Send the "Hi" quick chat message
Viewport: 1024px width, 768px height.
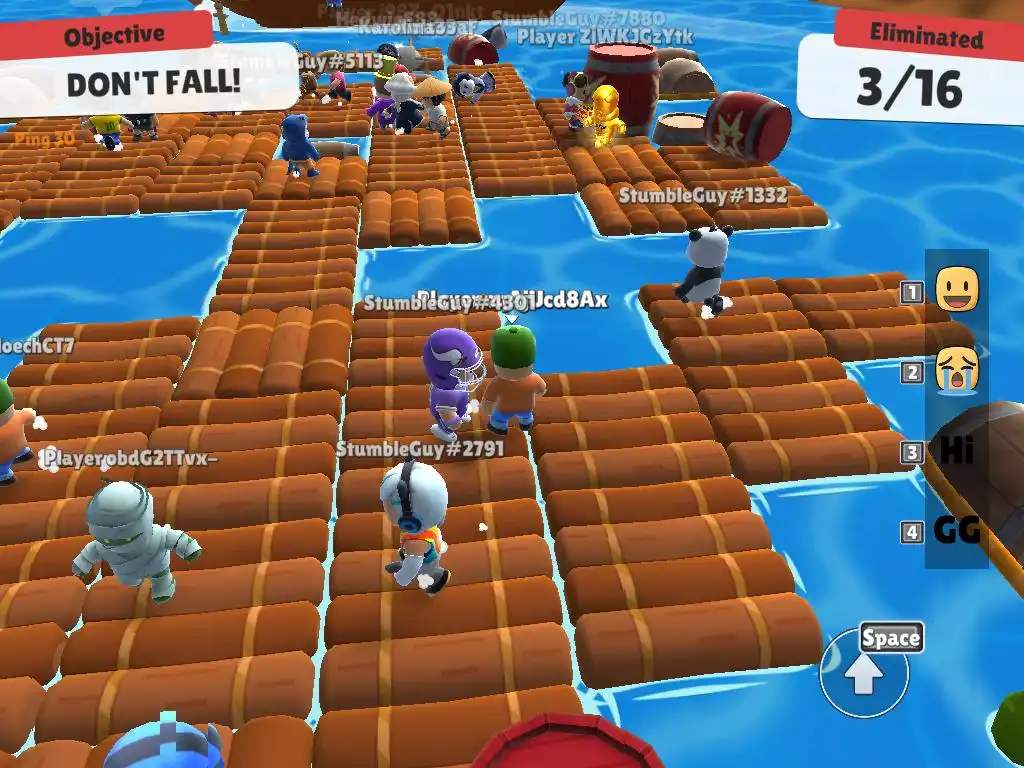[x=956, y=451]
